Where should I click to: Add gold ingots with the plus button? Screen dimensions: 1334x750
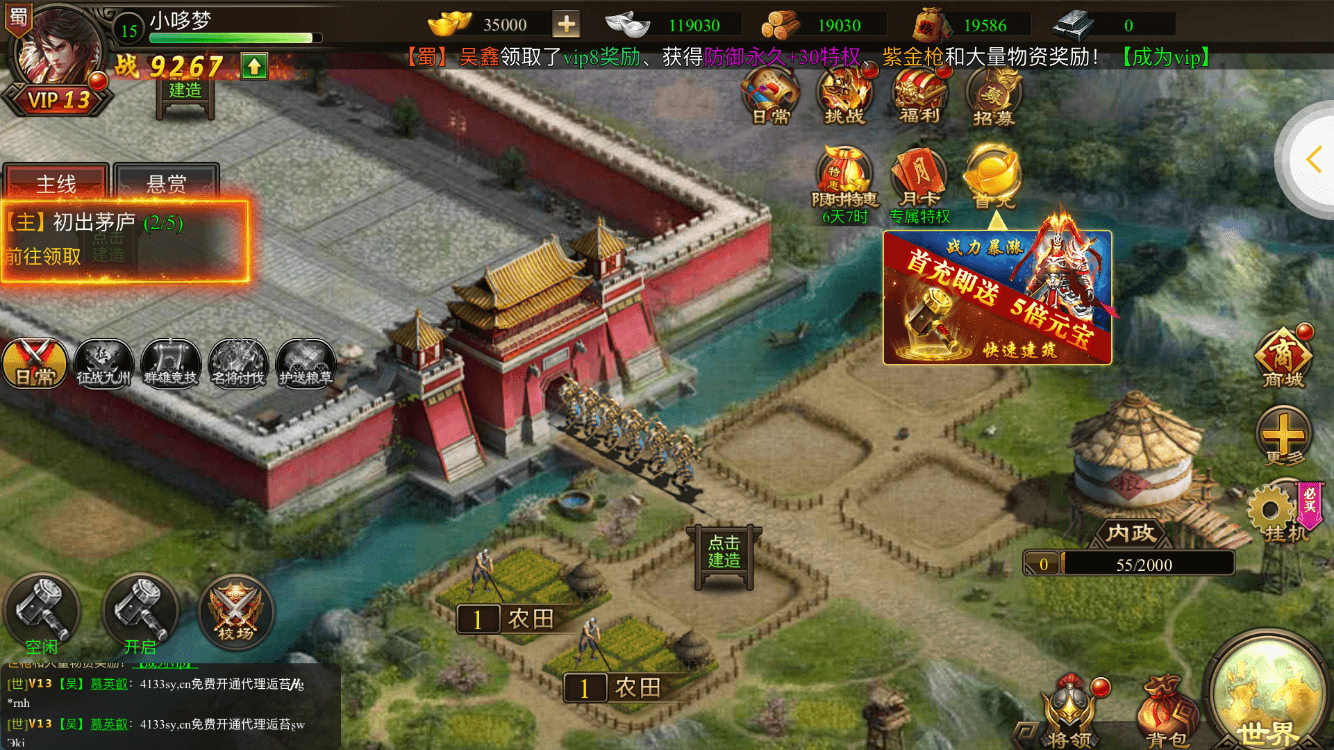point(566,25)
